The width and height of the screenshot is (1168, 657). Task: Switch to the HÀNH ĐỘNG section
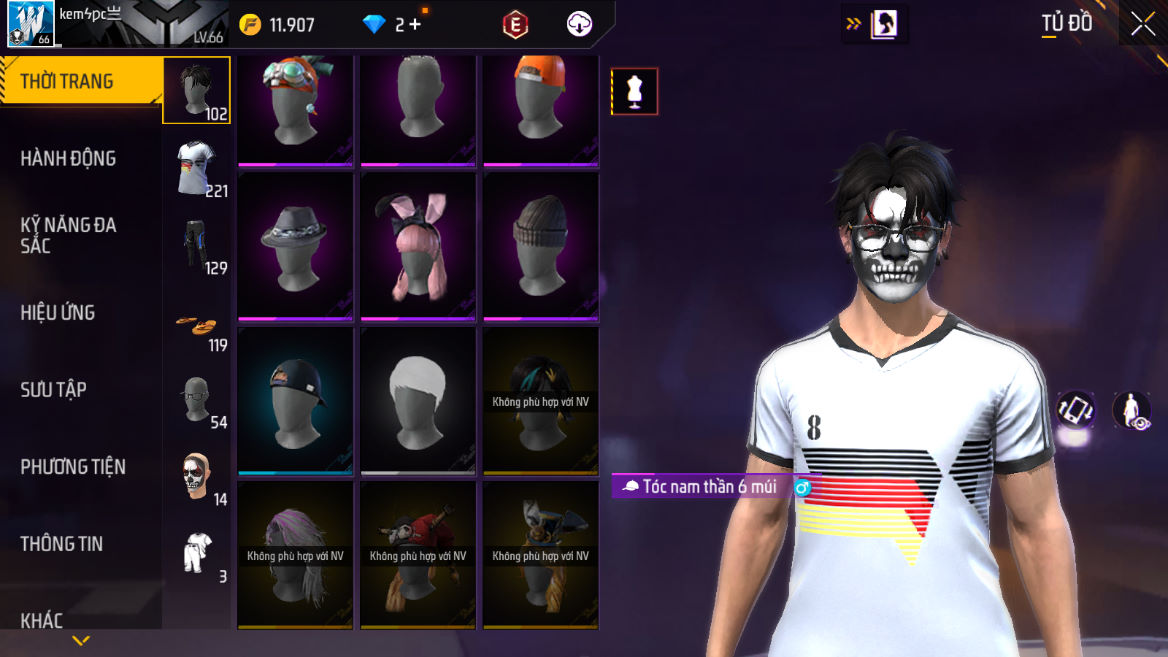(68, 158)
